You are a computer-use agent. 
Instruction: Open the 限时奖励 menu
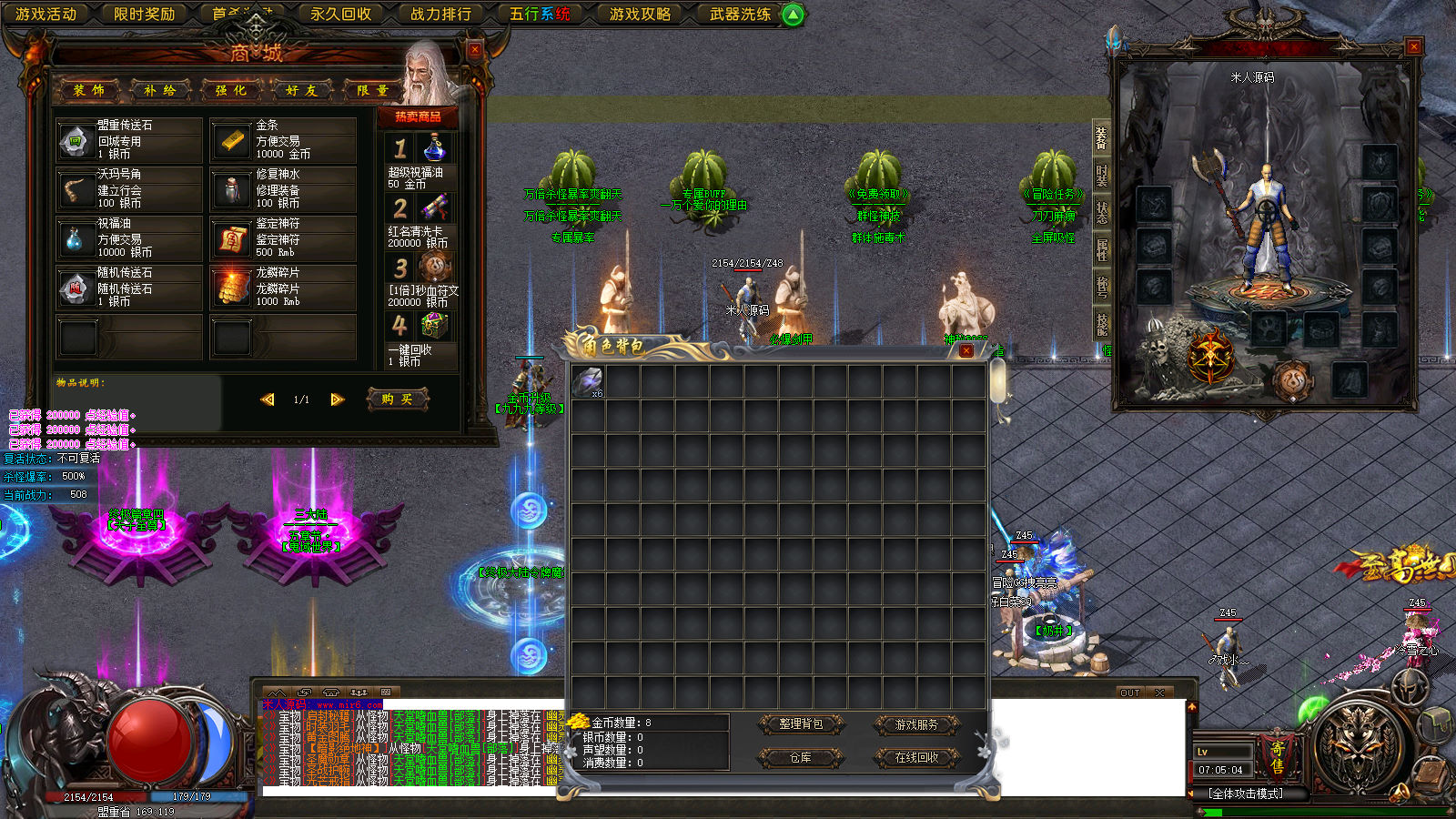(144, 14)
